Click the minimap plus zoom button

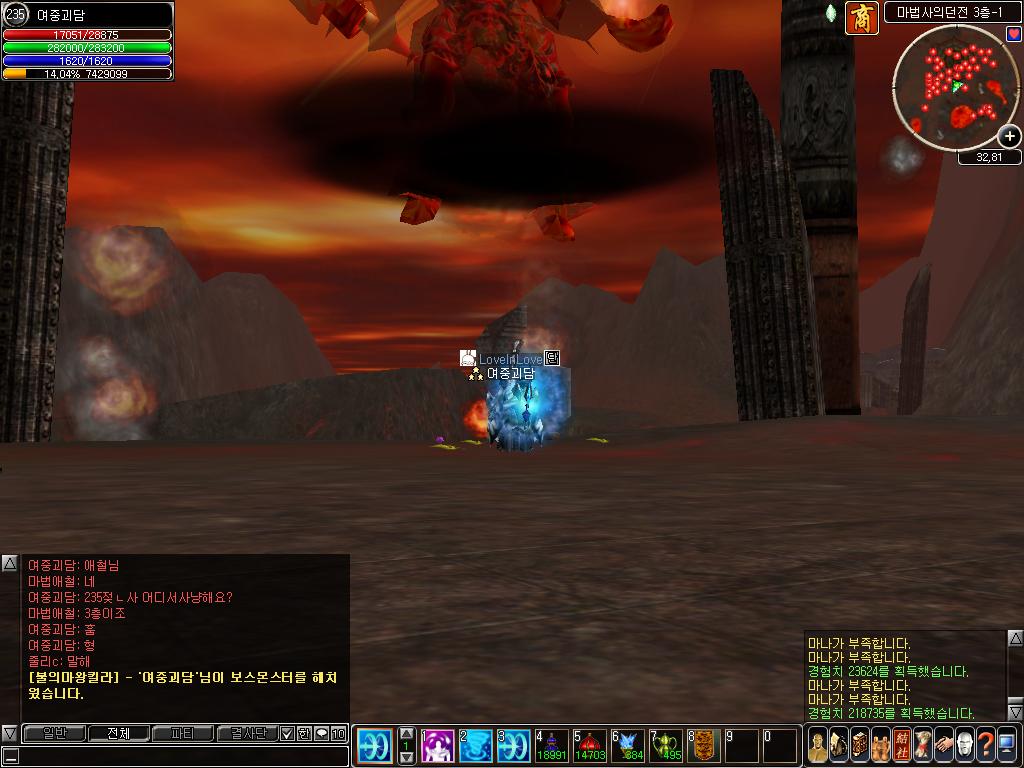point(1009,136)
